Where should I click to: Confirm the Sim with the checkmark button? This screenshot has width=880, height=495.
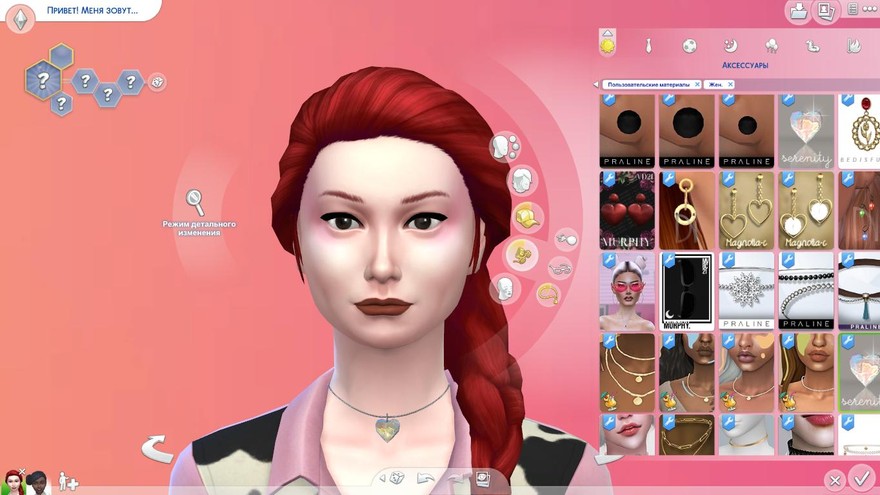pos(860,480)
